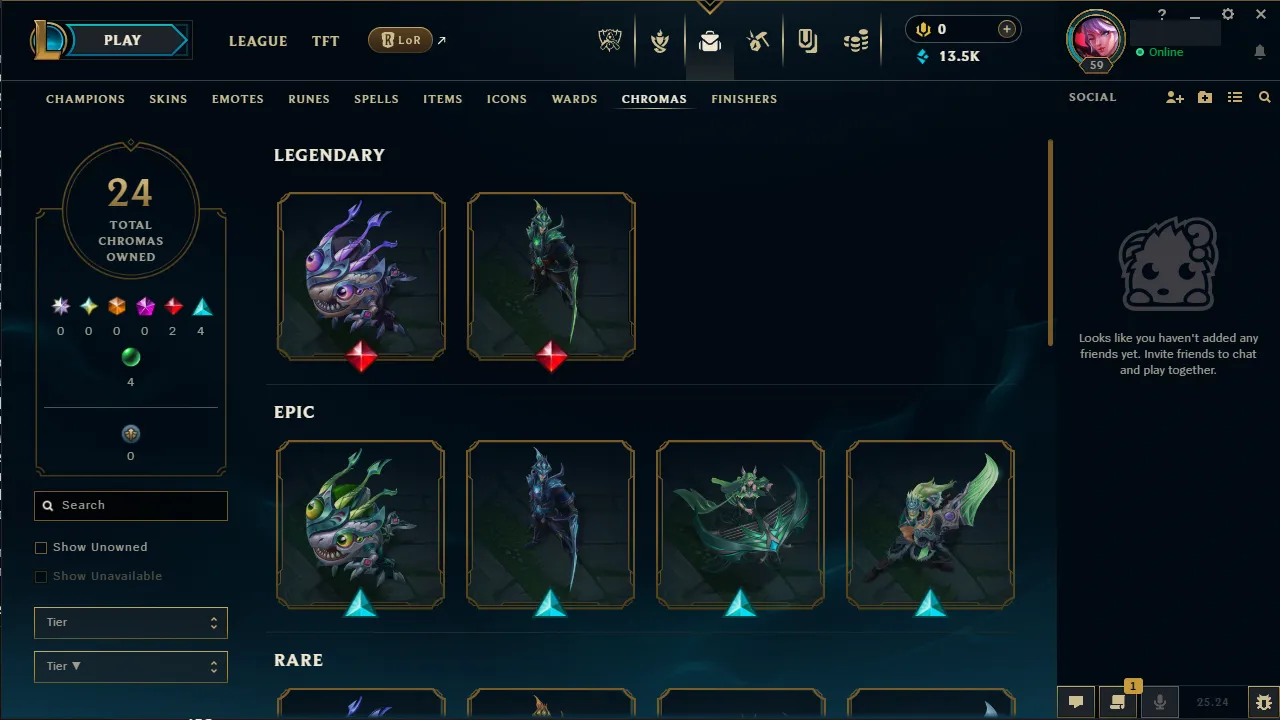Open Your Shop bookmark icon
This screenshot has width=1280, height=720.
[807, 41]
